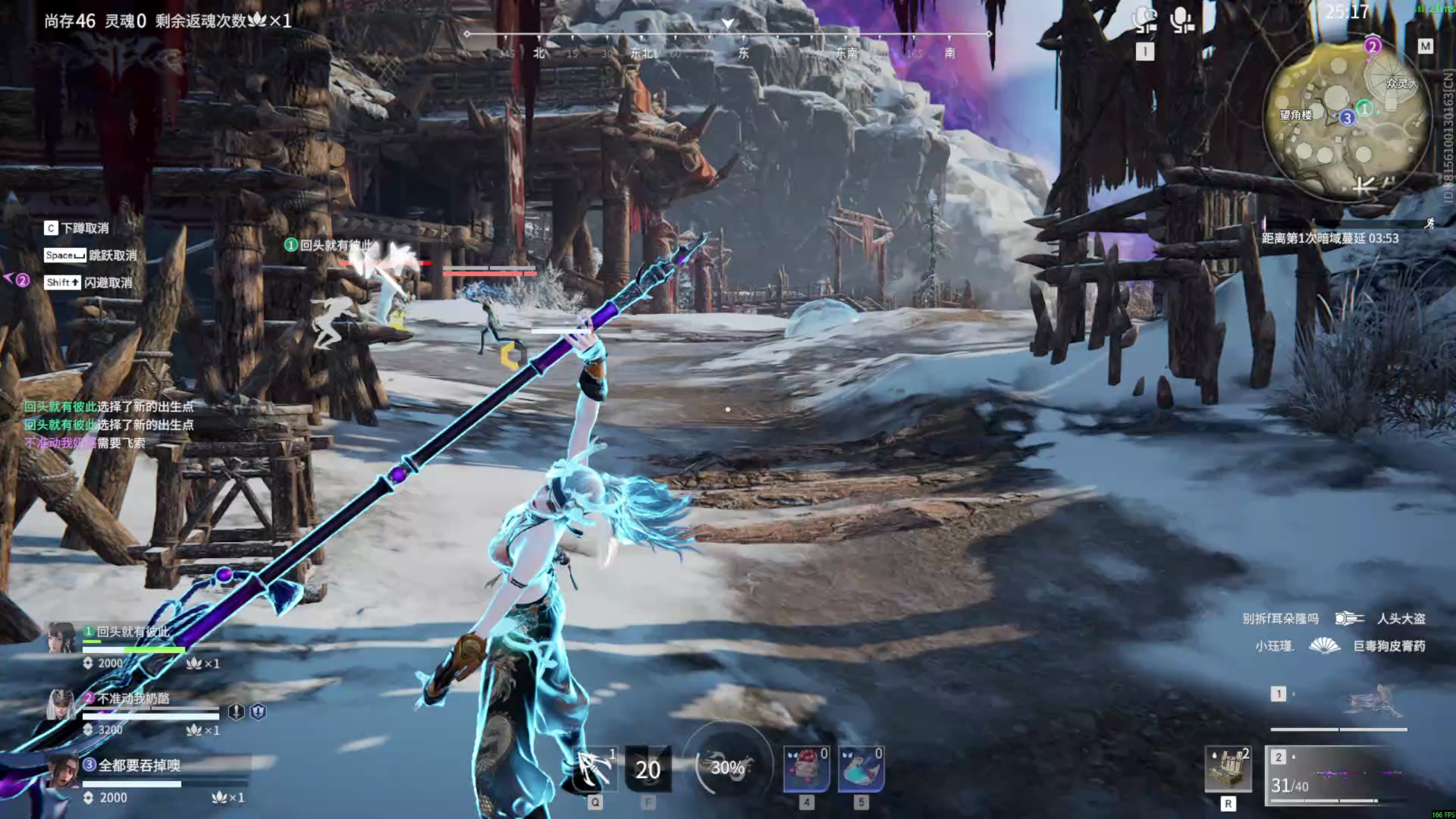Image resolution: width=1456 pixels, height=819 pixels.
Task: Select teammate 不准动我奶酪 portrait
Action: click(x=61, y=705)
